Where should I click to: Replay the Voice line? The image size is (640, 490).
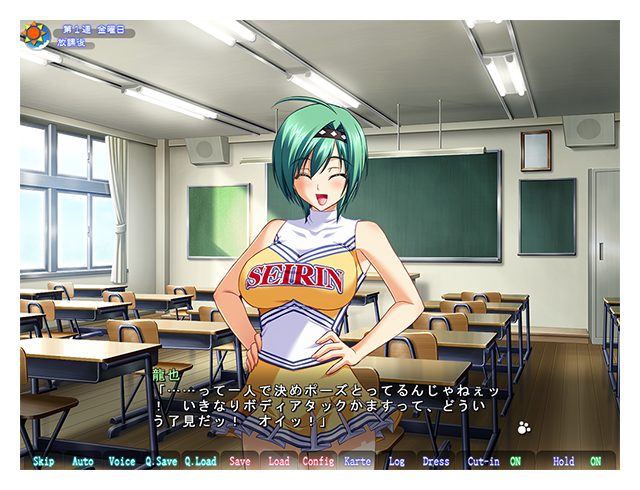[x=122, y=461]
